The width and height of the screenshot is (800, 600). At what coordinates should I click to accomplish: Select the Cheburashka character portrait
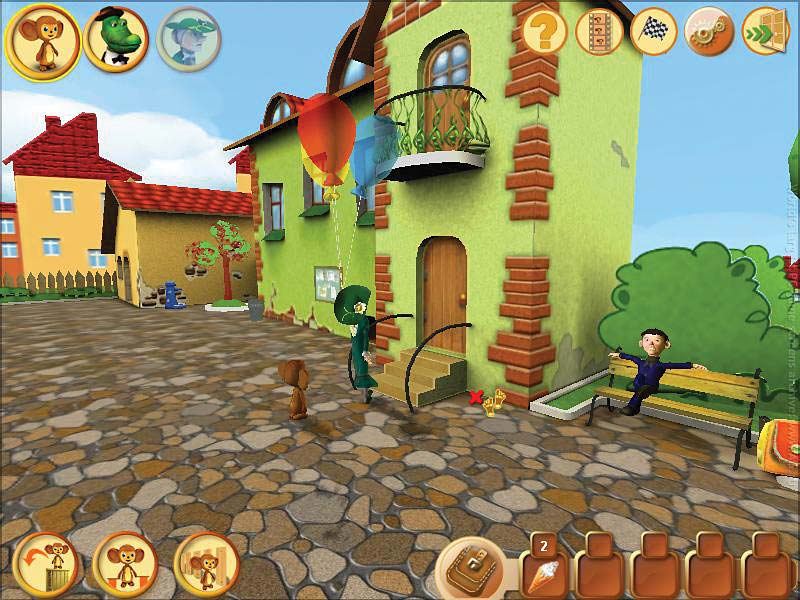[43, 40]
